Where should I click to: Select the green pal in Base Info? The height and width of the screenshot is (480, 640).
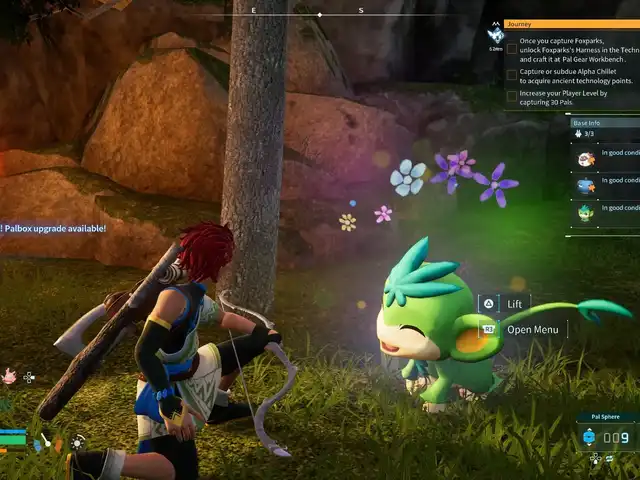(586, 212)
